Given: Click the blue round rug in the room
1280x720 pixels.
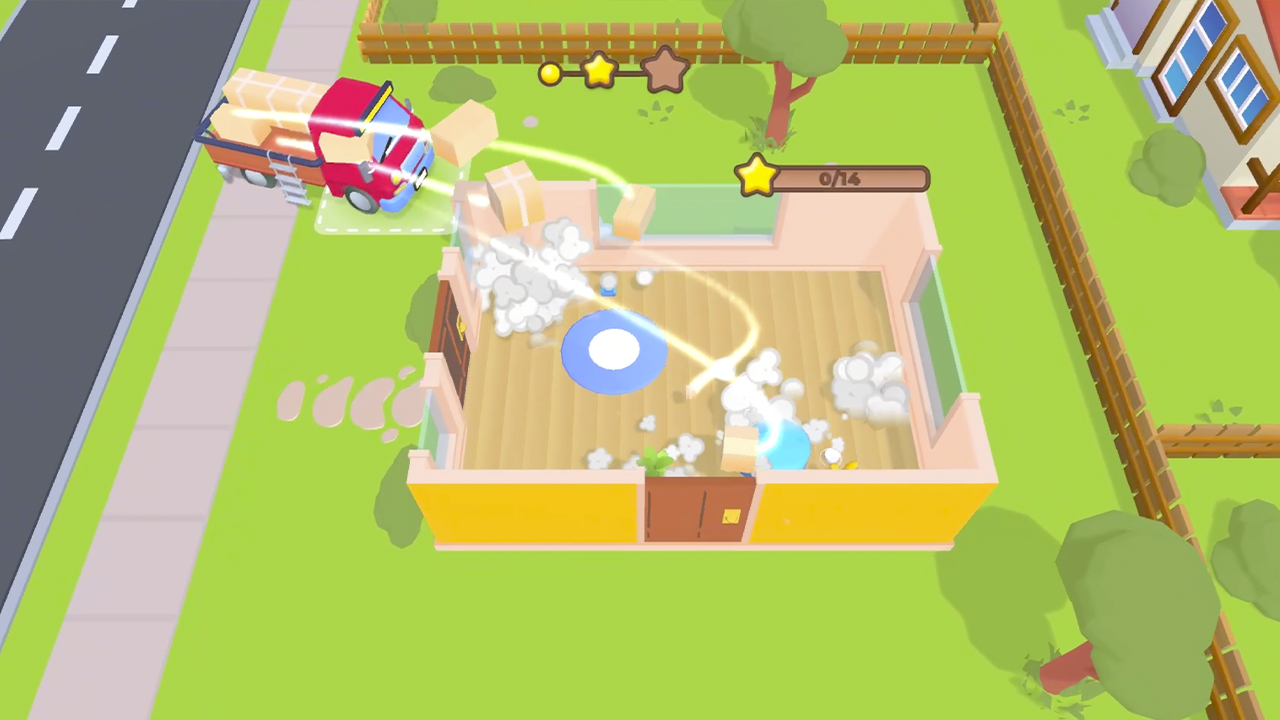Looking at the screenshot, I should coord(615,350).
